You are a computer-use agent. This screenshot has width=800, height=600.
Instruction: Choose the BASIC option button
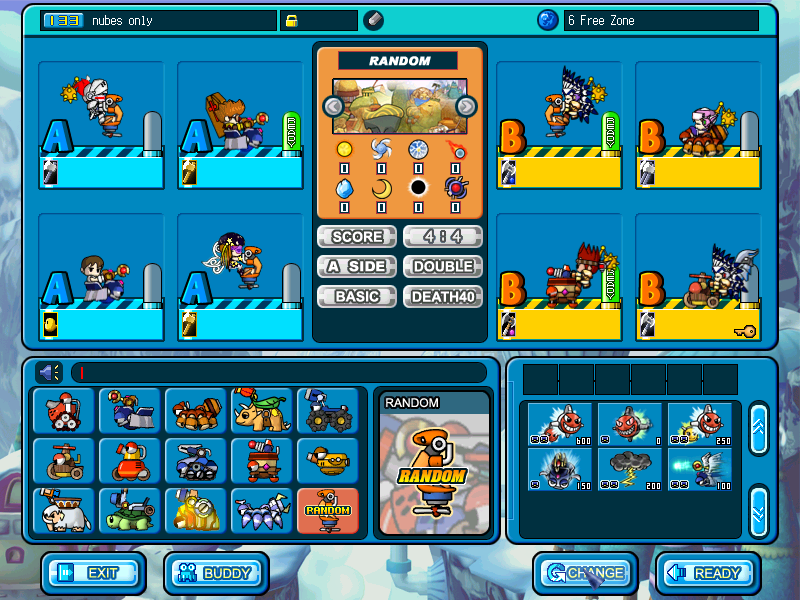[x=357, y=297]
